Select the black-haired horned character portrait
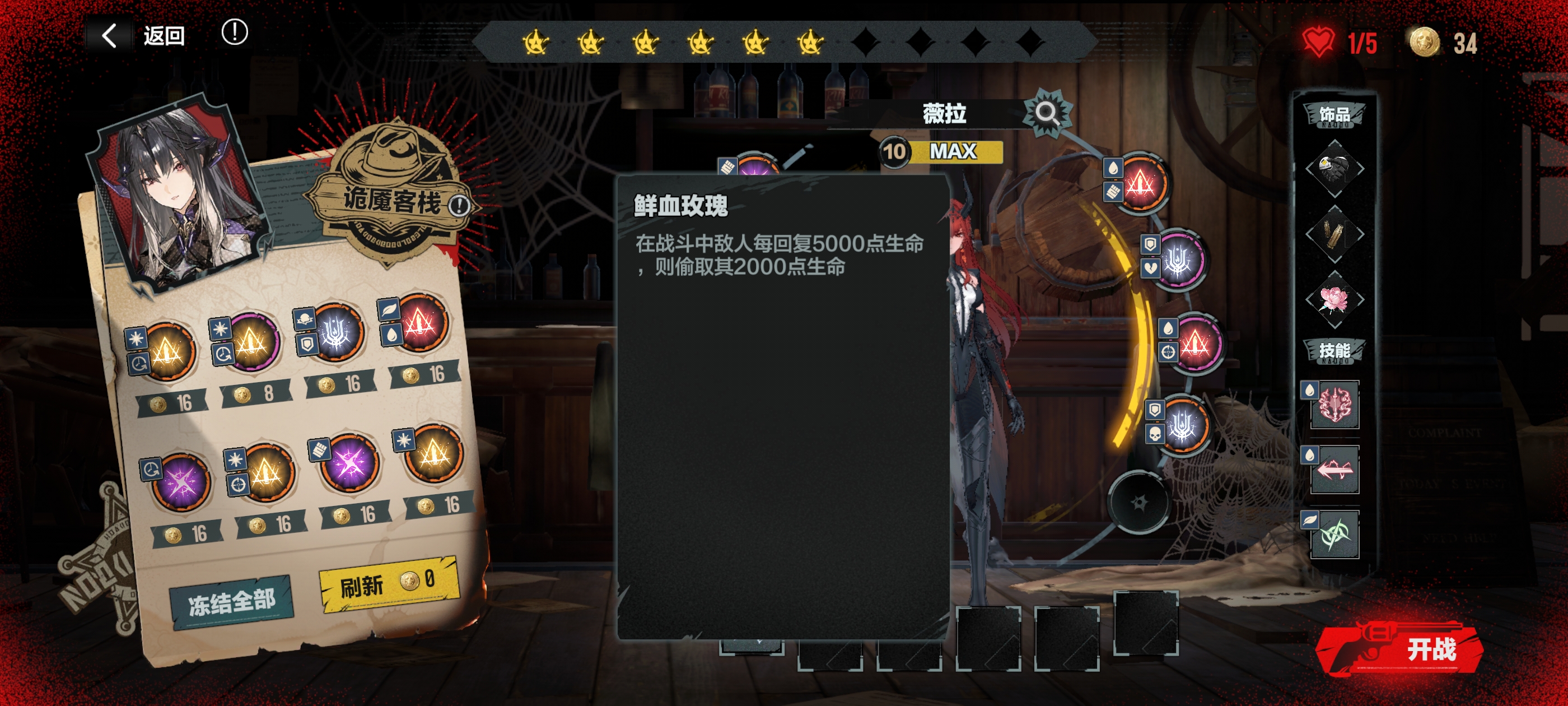1568x706 pixels. 177,196
